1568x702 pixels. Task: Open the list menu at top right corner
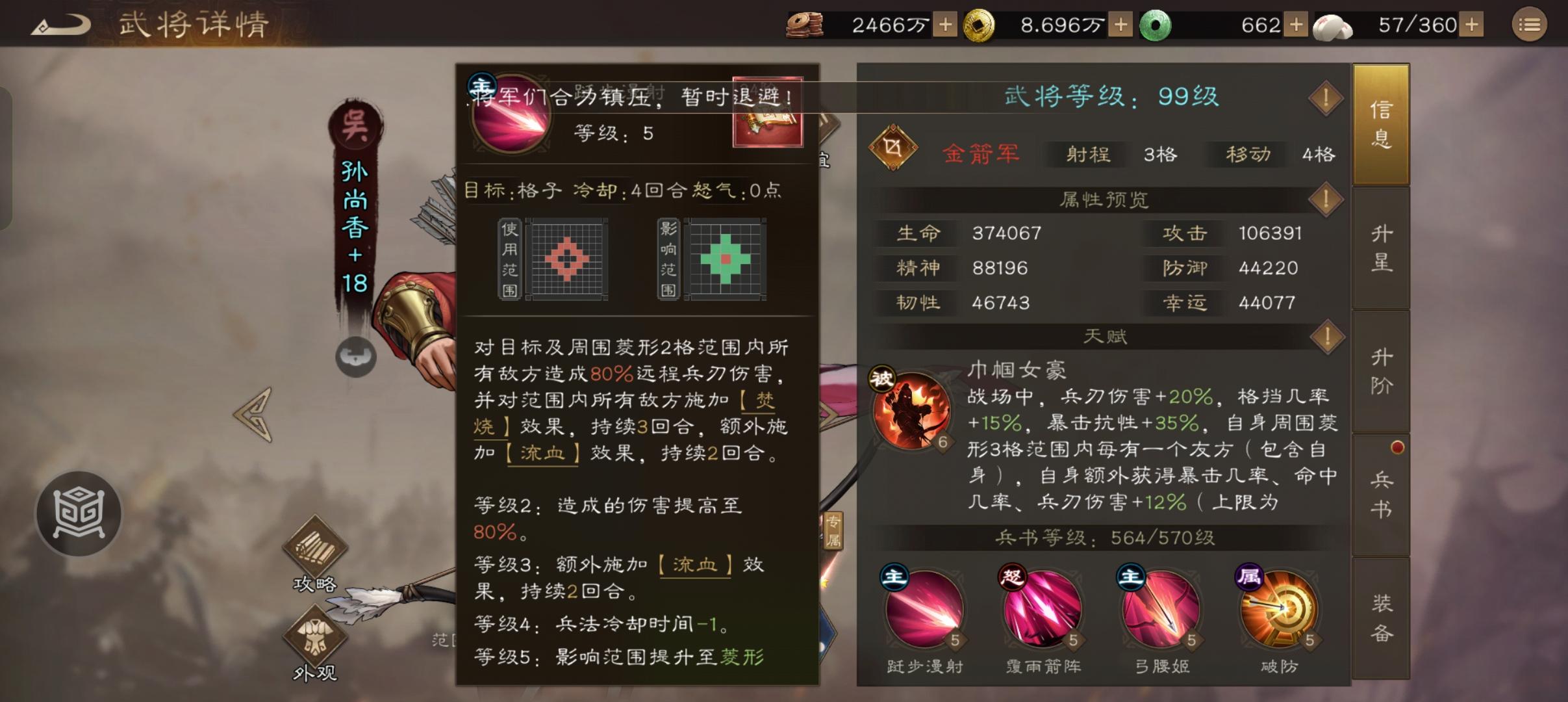[x=1531, y=24]
